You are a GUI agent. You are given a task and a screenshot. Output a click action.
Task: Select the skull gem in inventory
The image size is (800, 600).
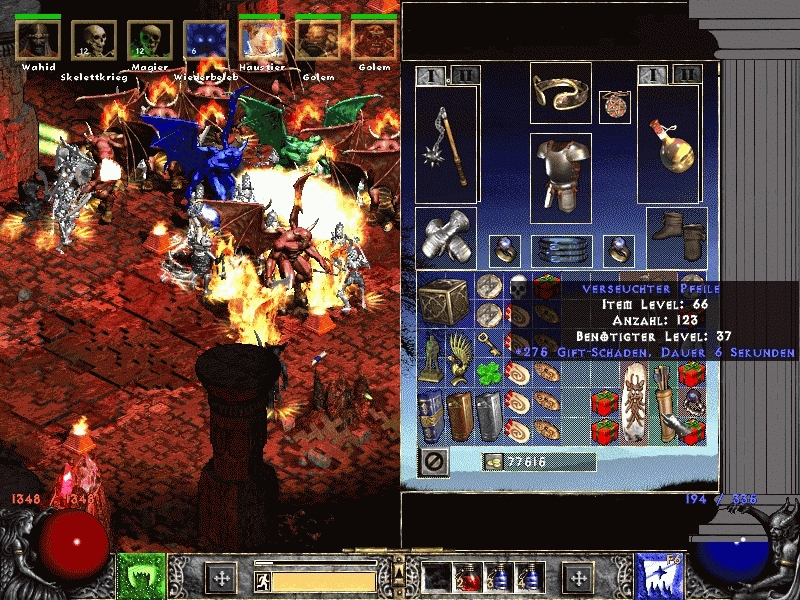coord(518,287)
